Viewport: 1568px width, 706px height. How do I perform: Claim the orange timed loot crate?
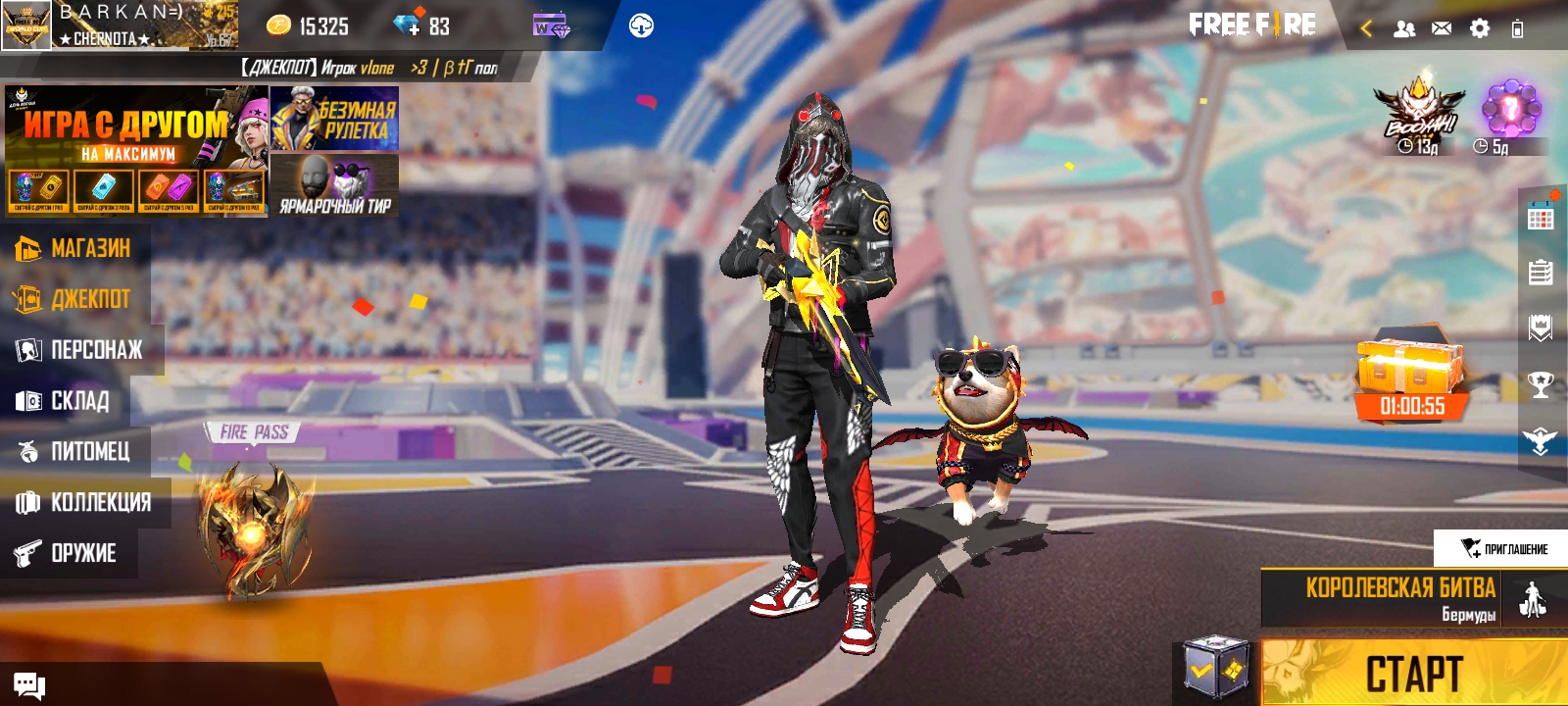[x=1411, y=378]
